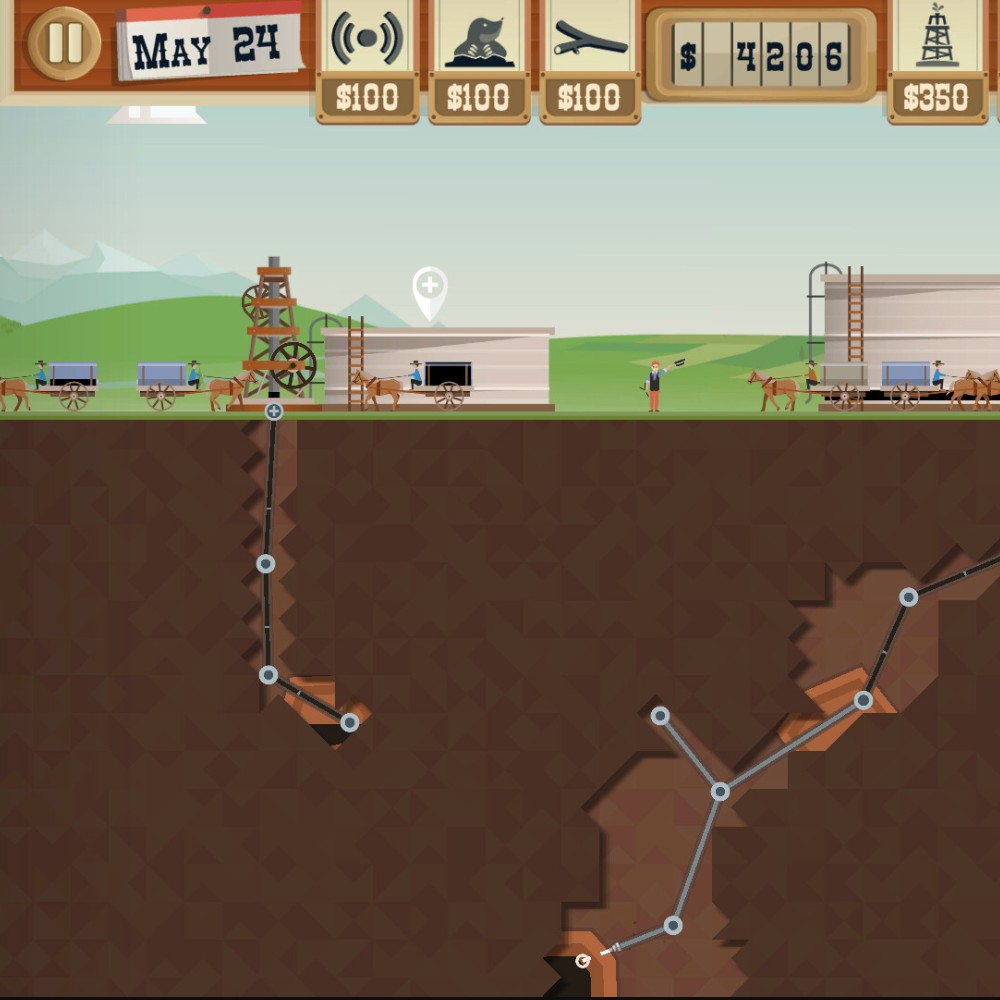
Task: Purchase the $350 oil rig
Action: pos(937,60)
